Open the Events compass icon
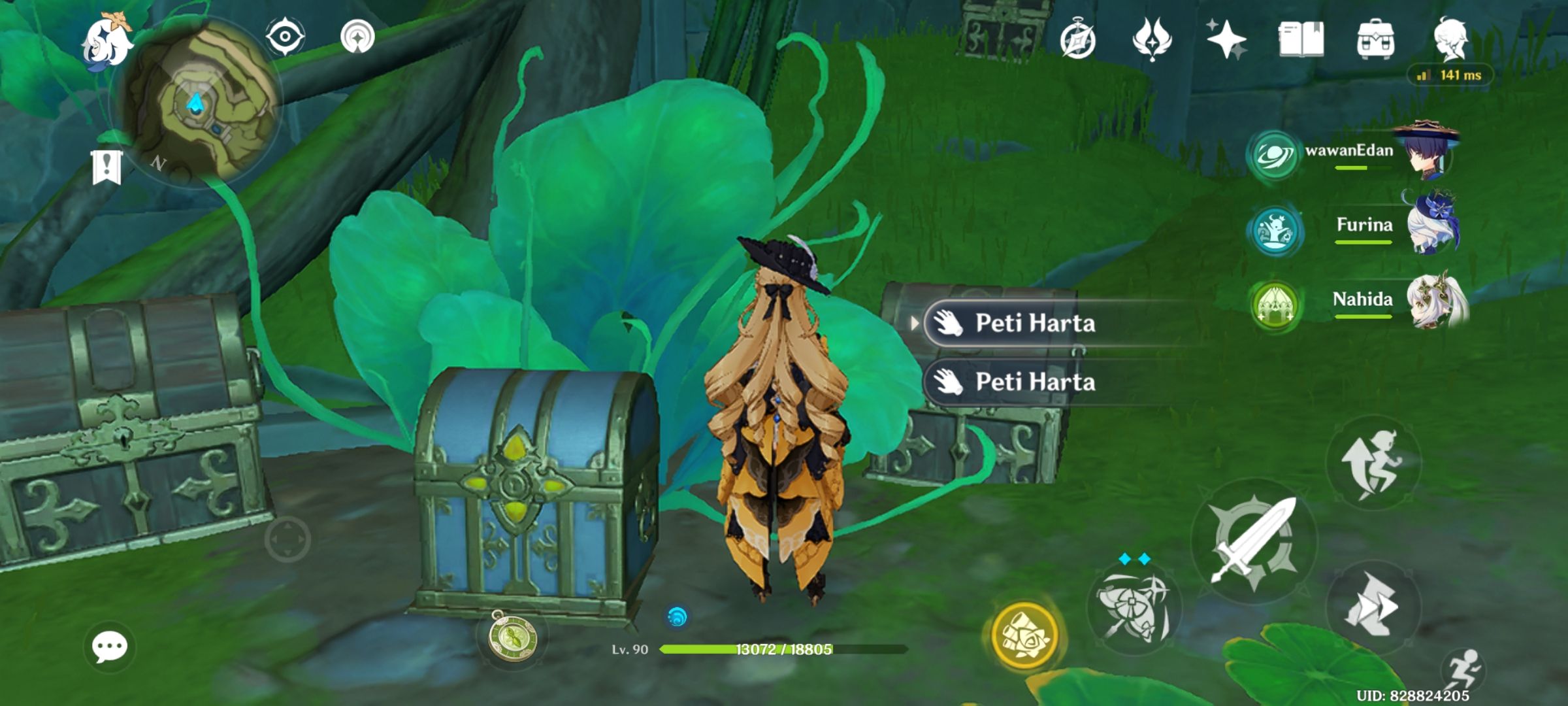Viewport: 1568px width, 706px height. click(1077, 40)
